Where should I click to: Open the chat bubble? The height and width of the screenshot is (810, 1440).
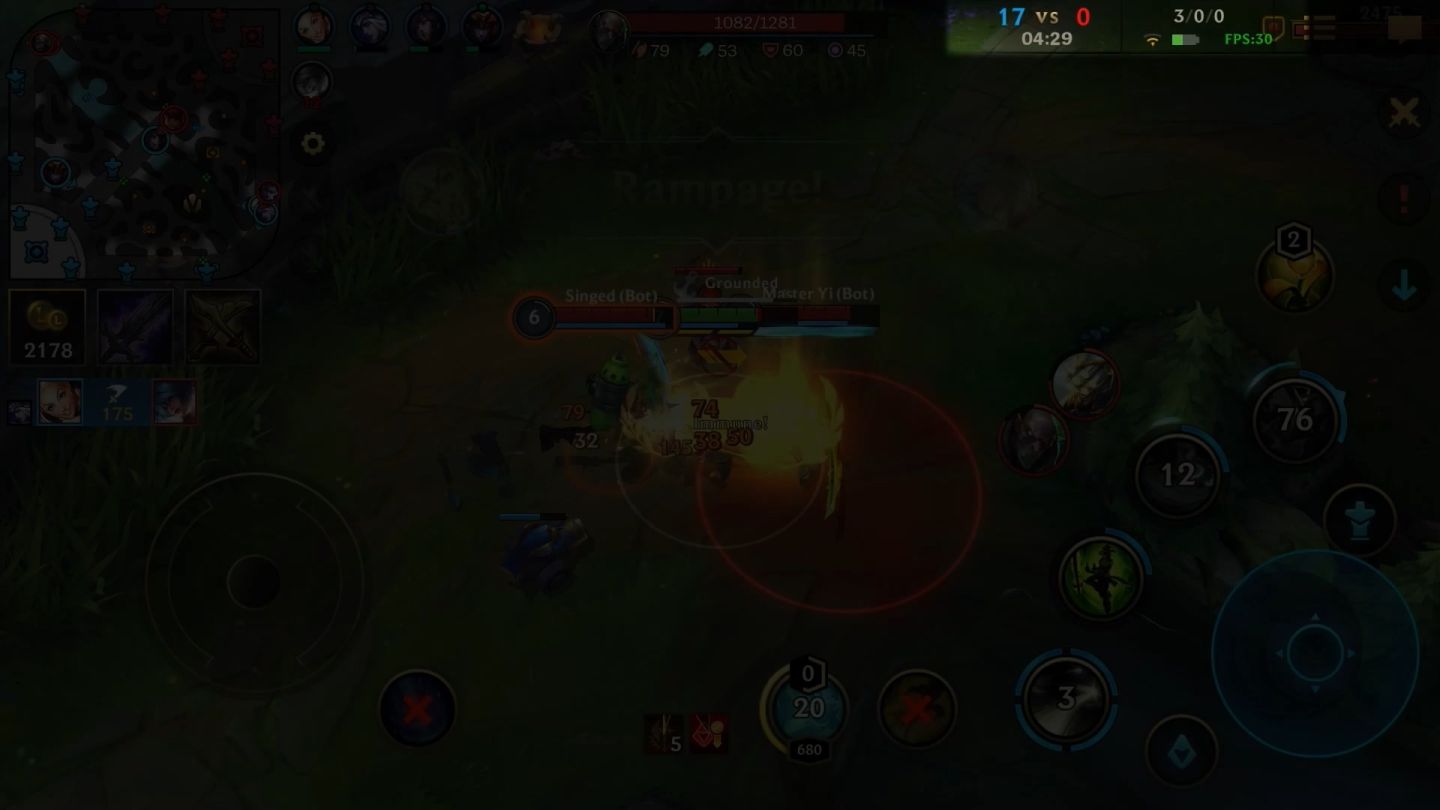[1404, 28]
